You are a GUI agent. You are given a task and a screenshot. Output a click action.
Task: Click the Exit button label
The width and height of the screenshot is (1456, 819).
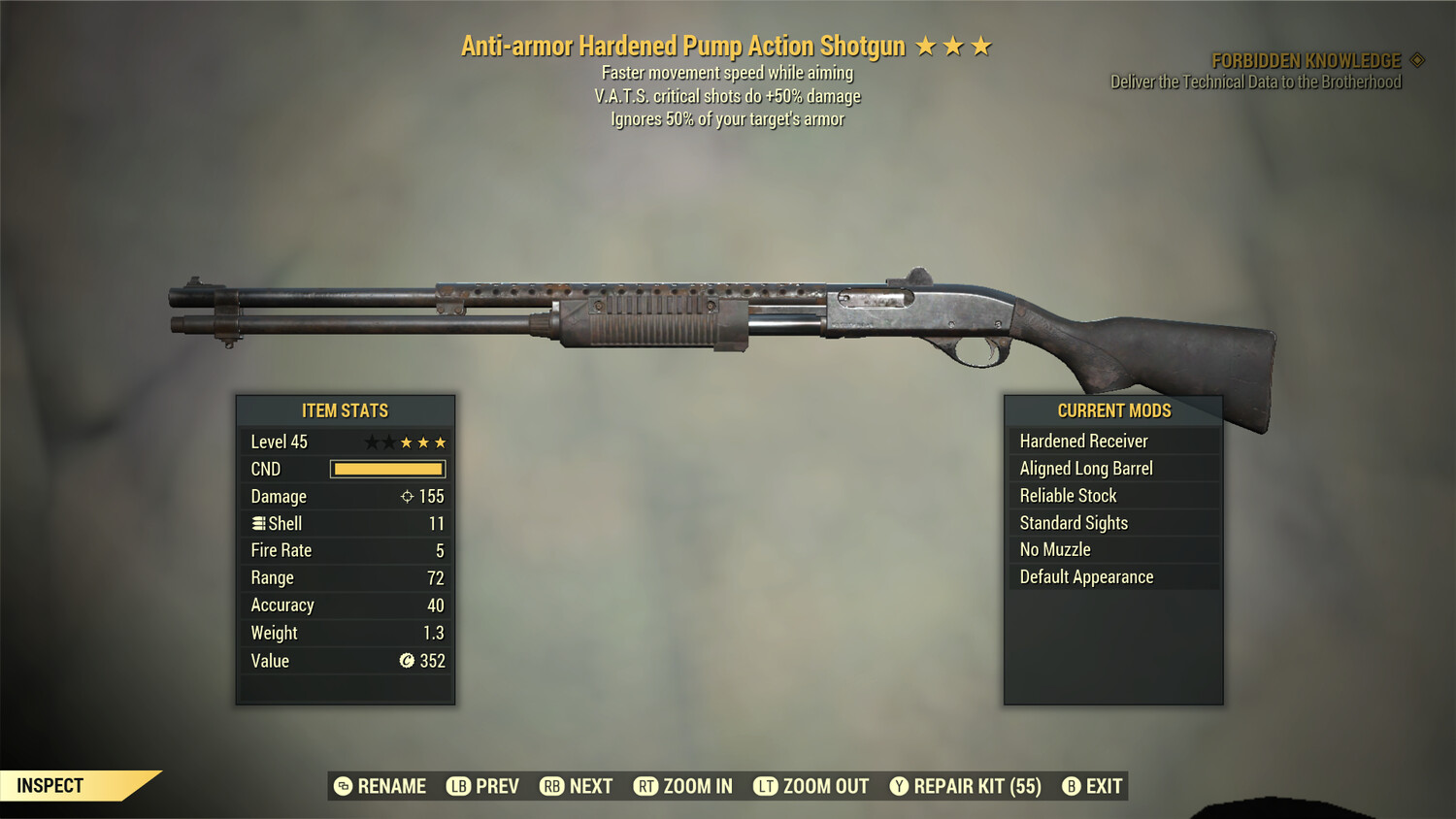coord(1105,786)
